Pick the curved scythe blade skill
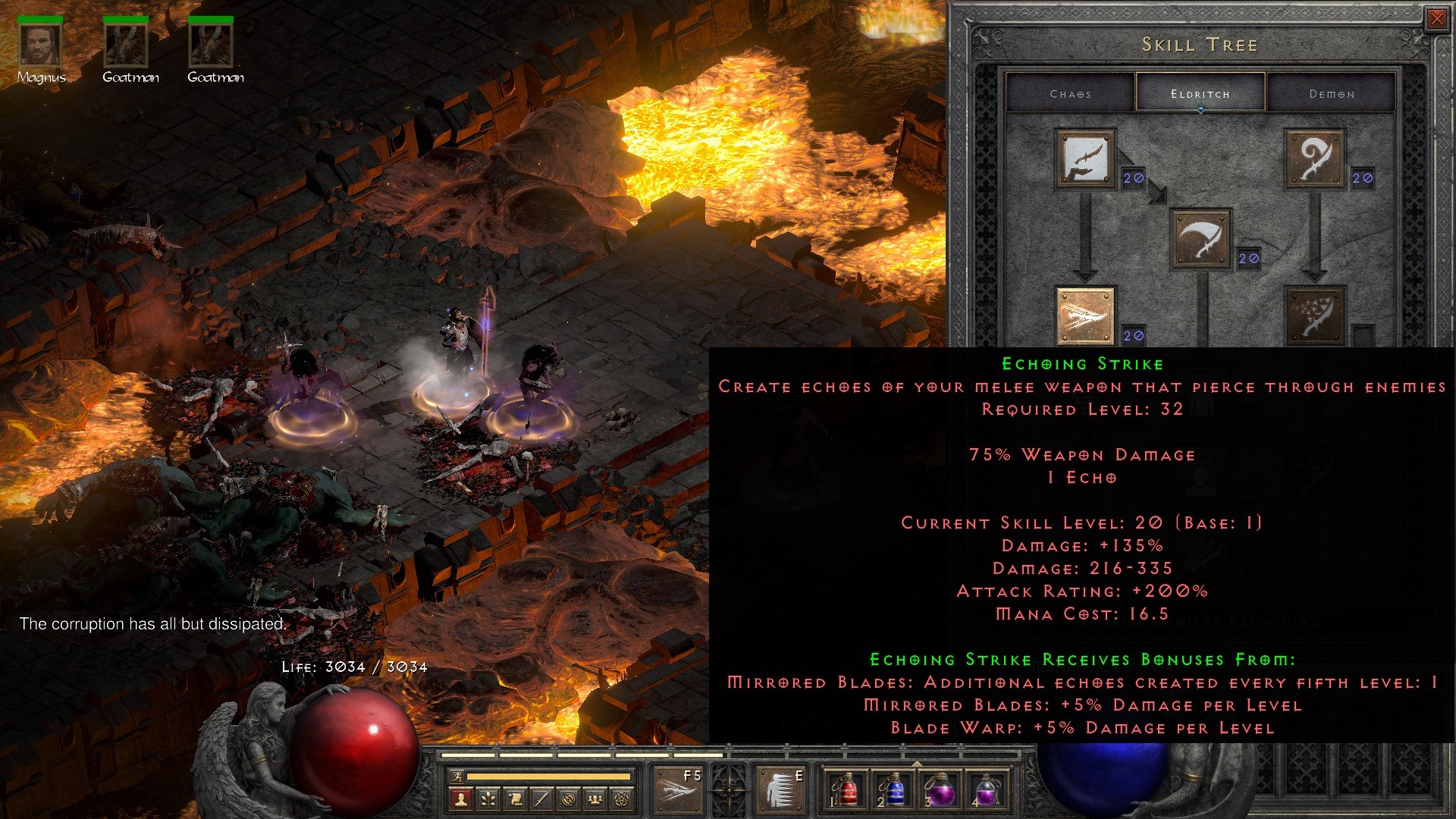Viewport: 1456px width, 819px height. pyautogui.click(x=1200, y=240)
